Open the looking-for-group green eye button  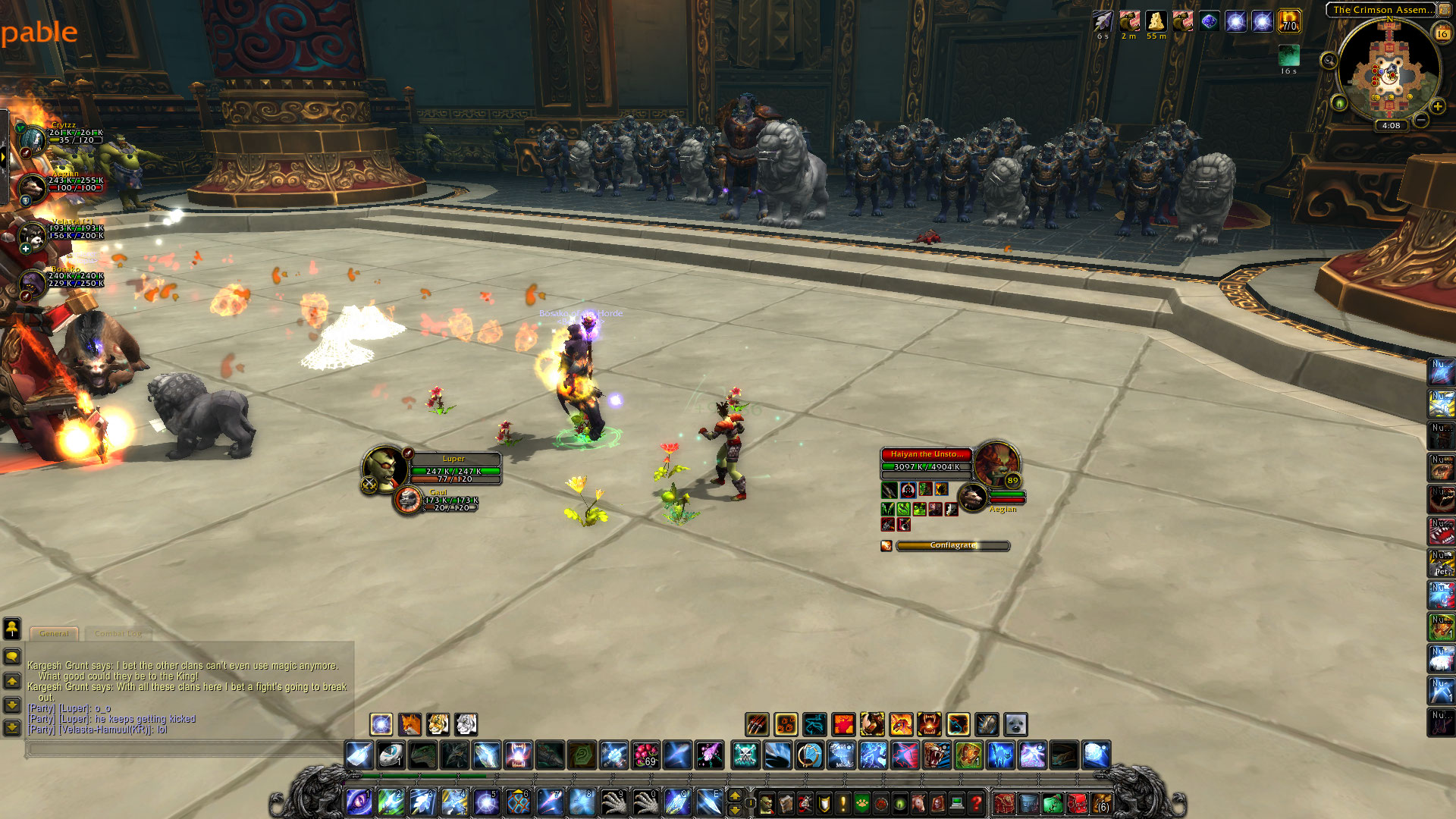pos(1339,102)
